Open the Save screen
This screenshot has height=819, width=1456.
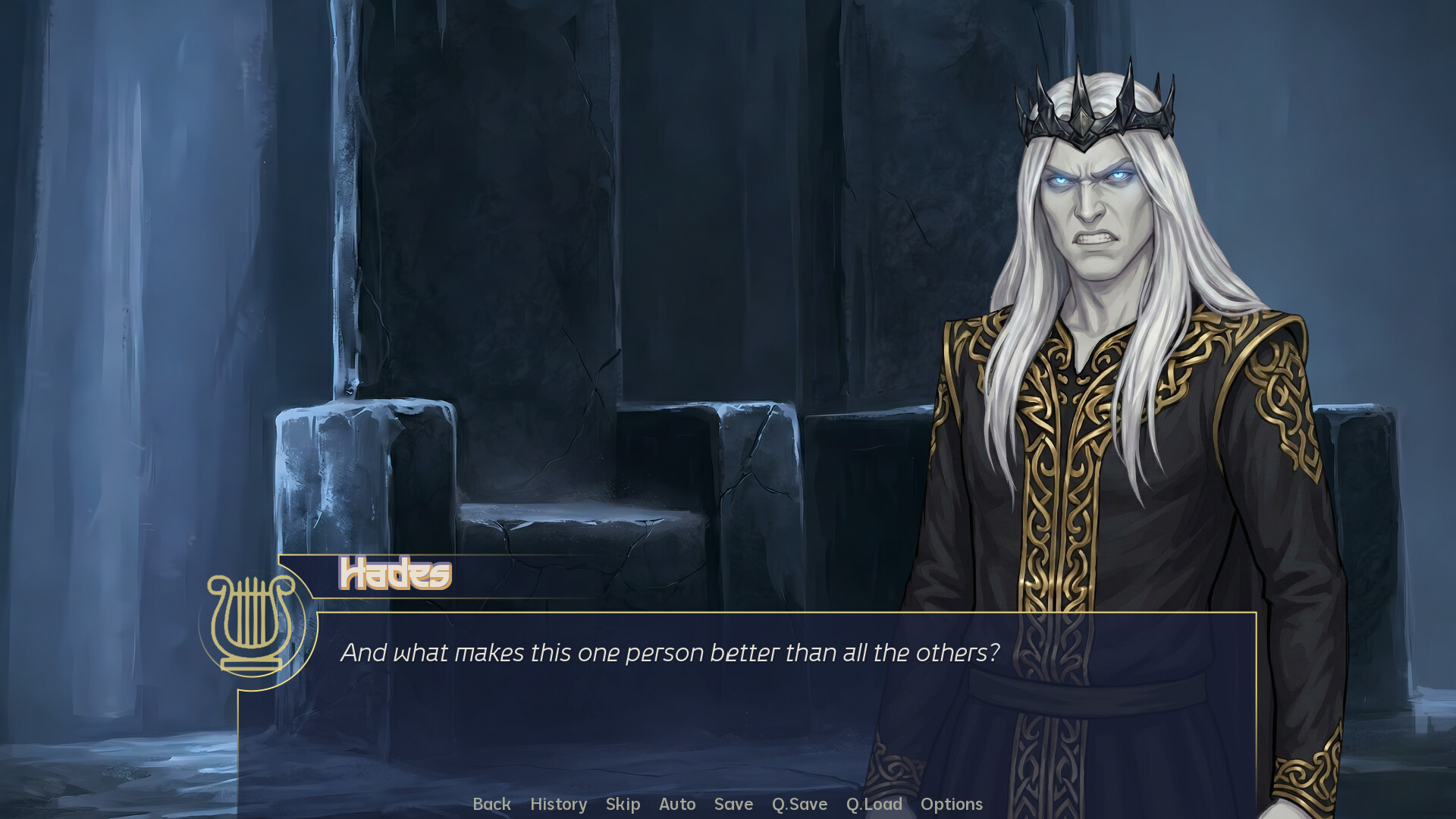733,805
